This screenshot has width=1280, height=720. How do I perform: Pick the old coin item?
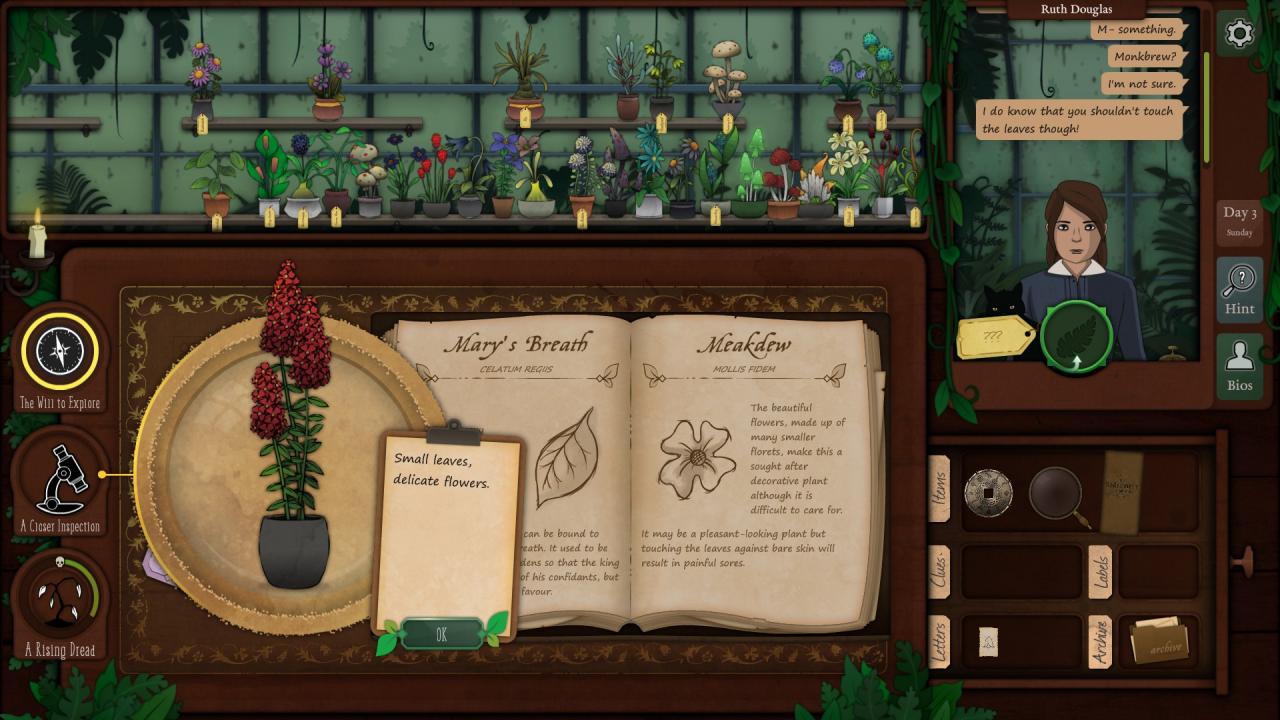[988, 493]
